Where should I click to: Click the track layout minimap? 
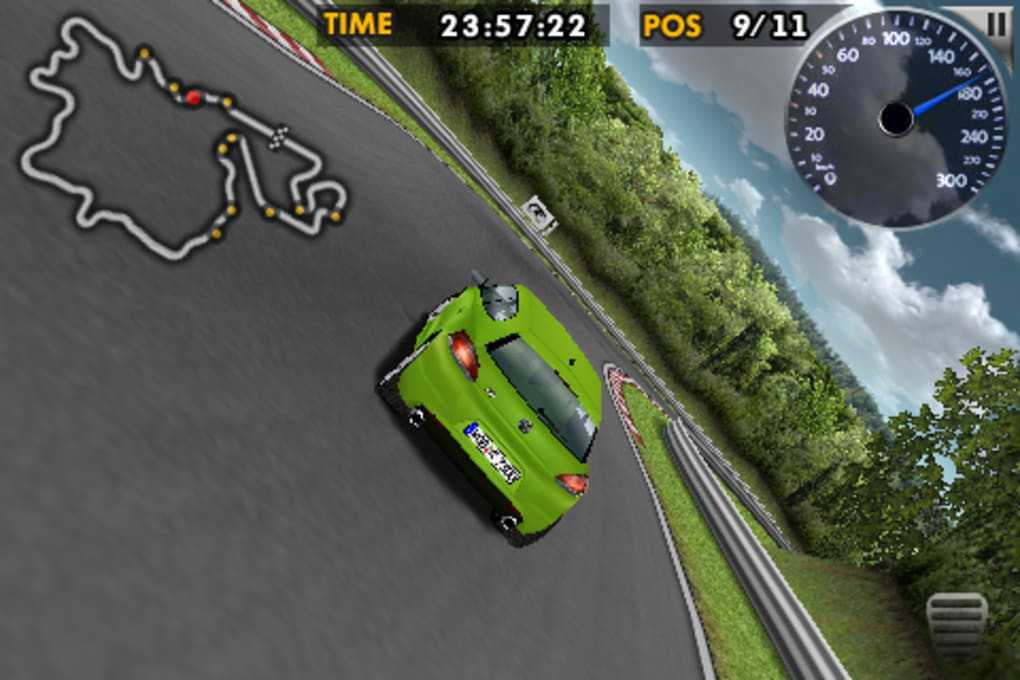coord(180,140)
